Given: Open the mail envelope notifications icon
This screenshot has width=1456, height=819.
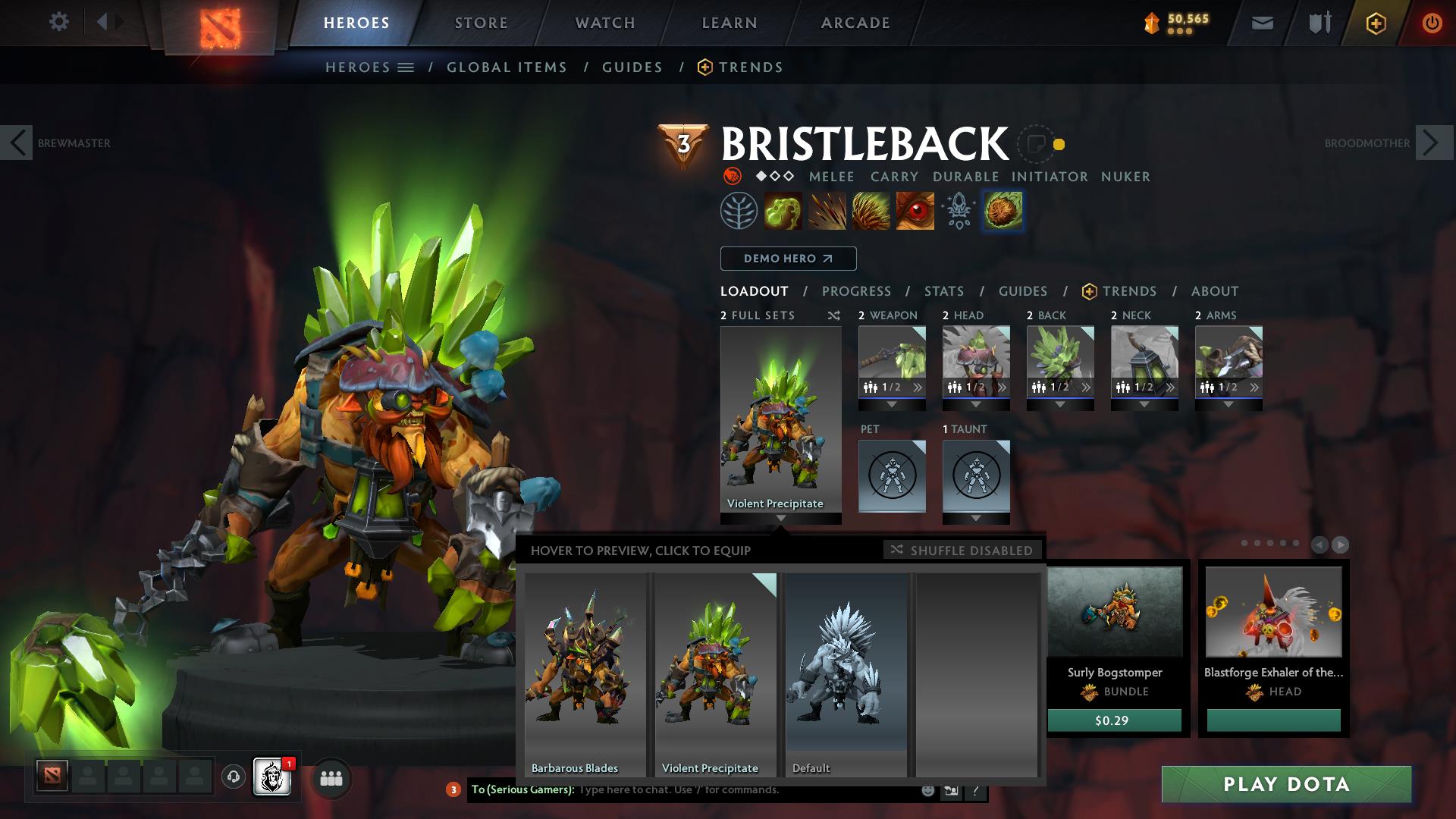Looking at the screenshot, I should [1261, 22].
